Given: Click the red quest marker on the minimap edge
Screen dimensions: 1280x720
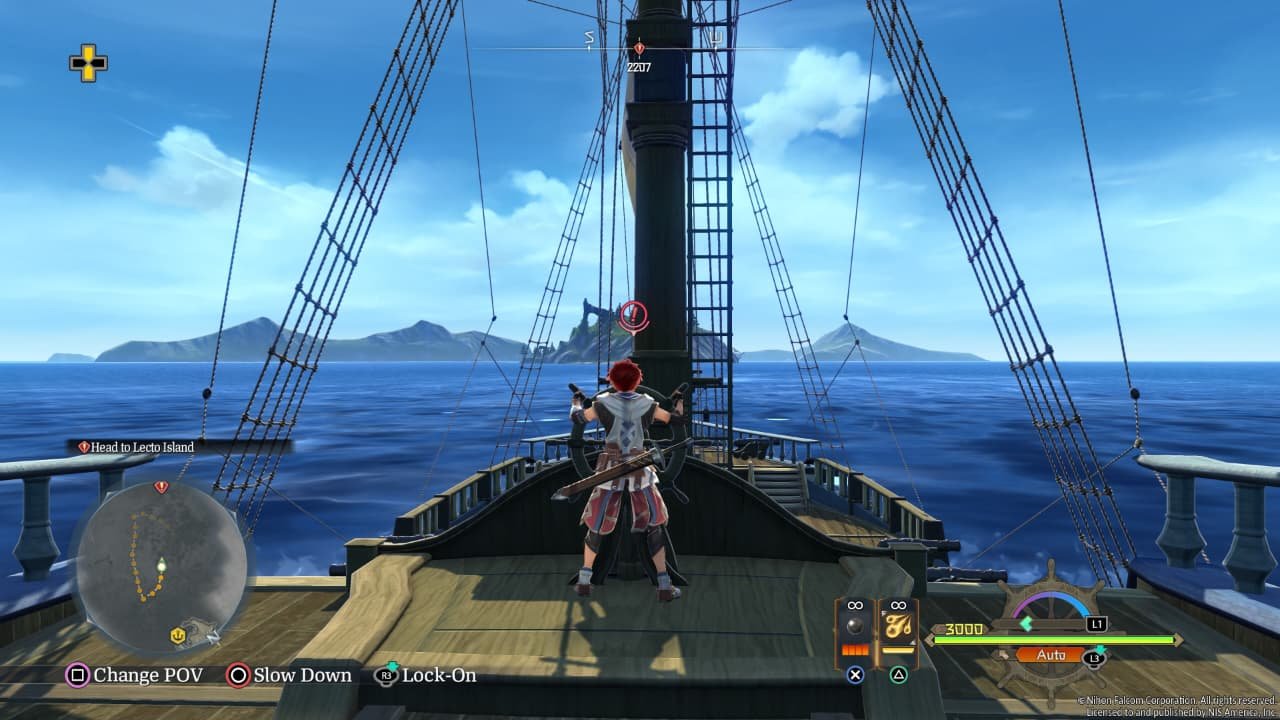Looking at the screenshot, I should point(161,487).
